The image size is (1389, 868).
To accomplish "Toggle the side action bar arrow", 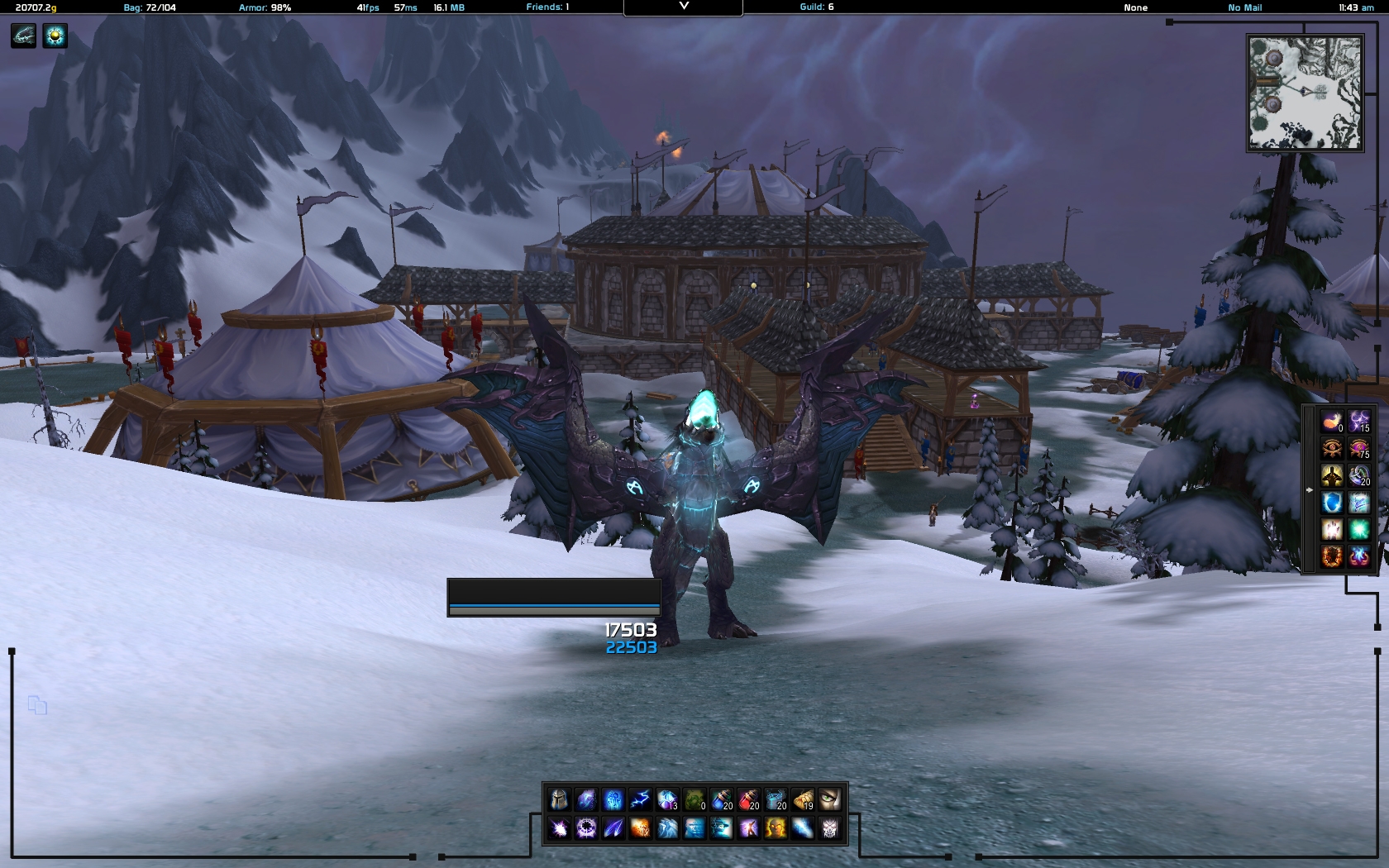I will click(1309, 489).
